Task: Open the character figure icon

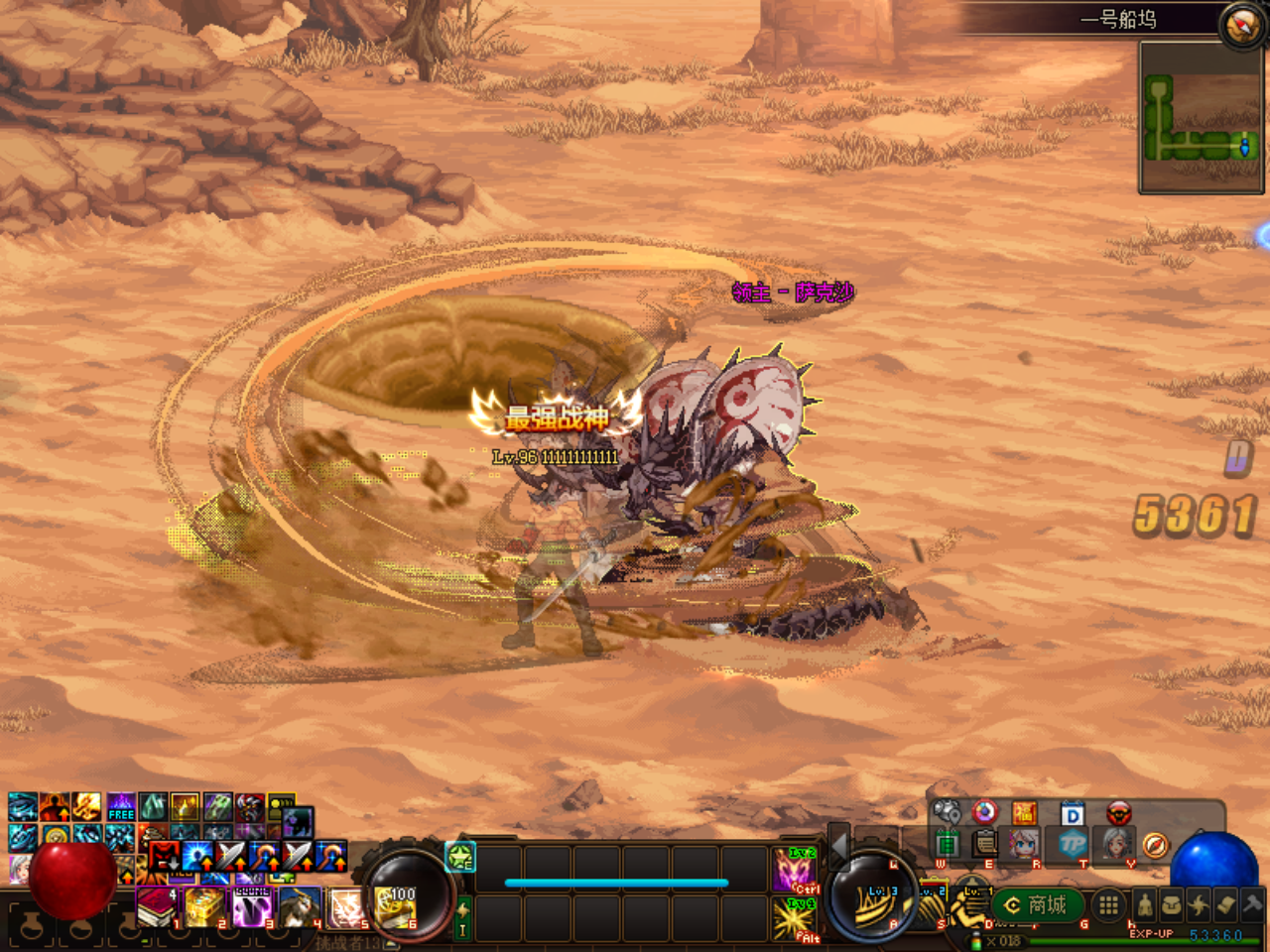Action: pyautogui.click(x=1144, y=904)
